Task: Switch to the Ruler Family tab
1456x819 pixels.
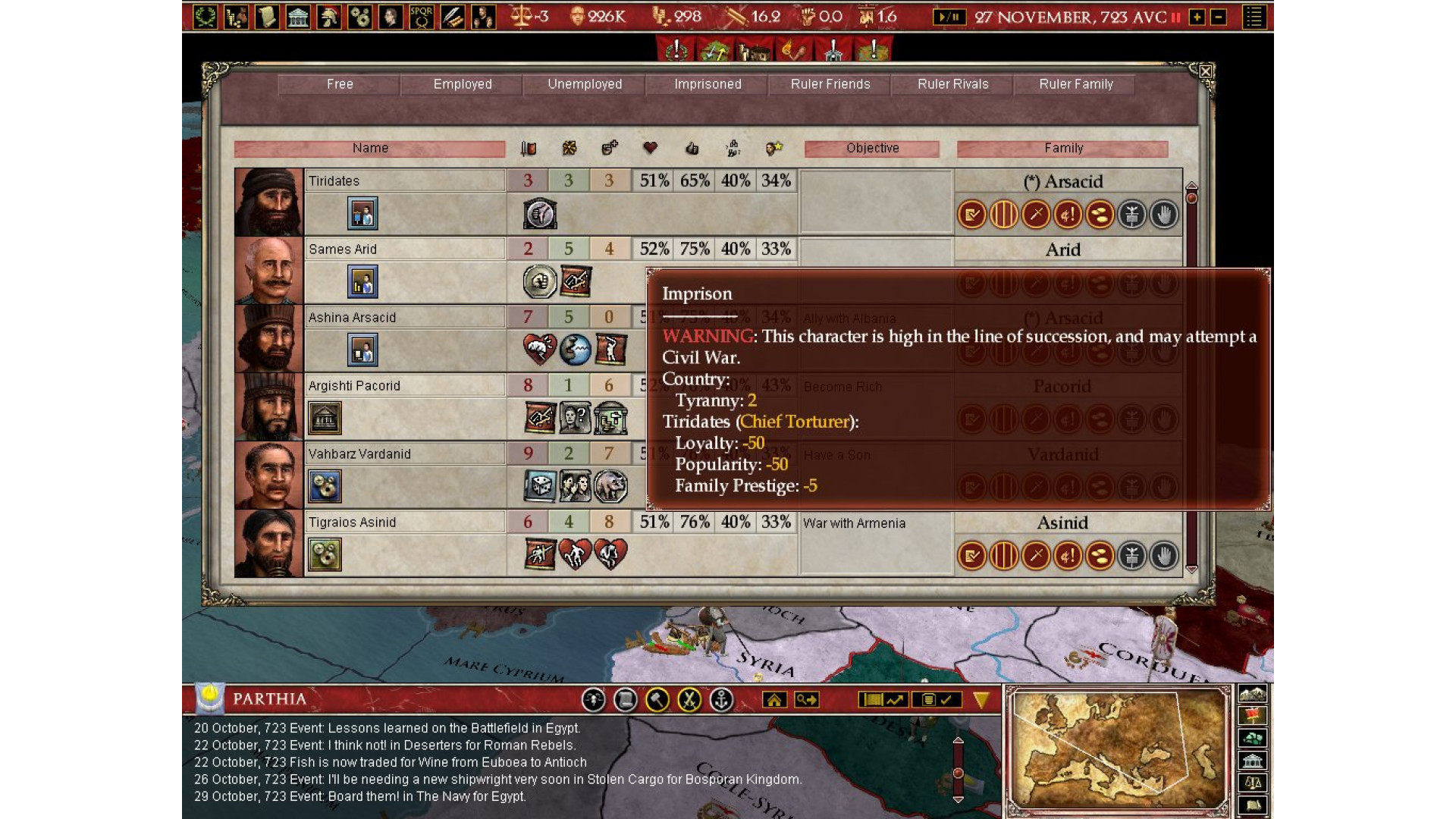Action: 1075,84
